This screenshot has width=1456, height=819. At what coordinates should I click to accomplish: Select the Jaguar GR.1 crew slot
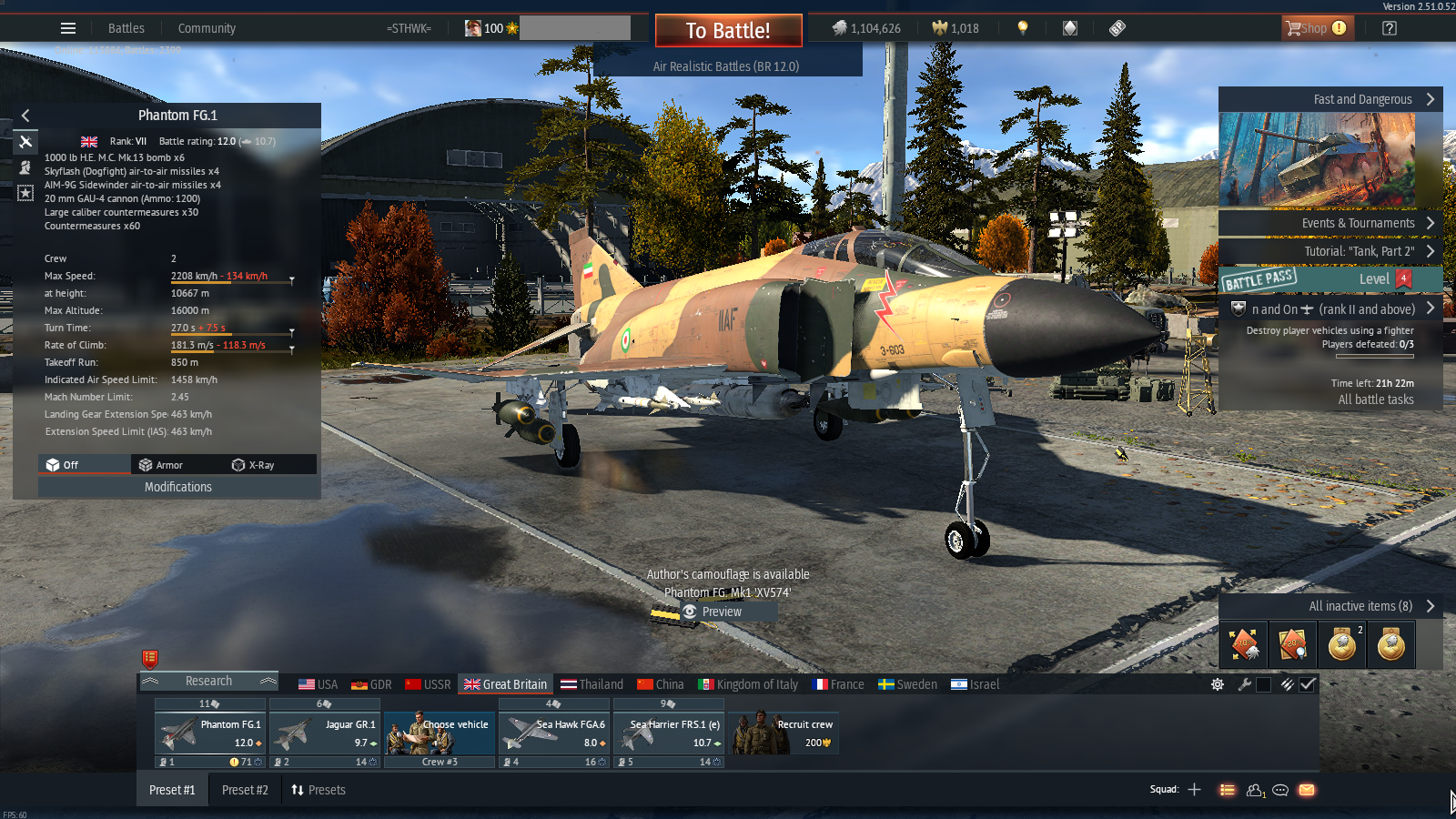point(324,734)
